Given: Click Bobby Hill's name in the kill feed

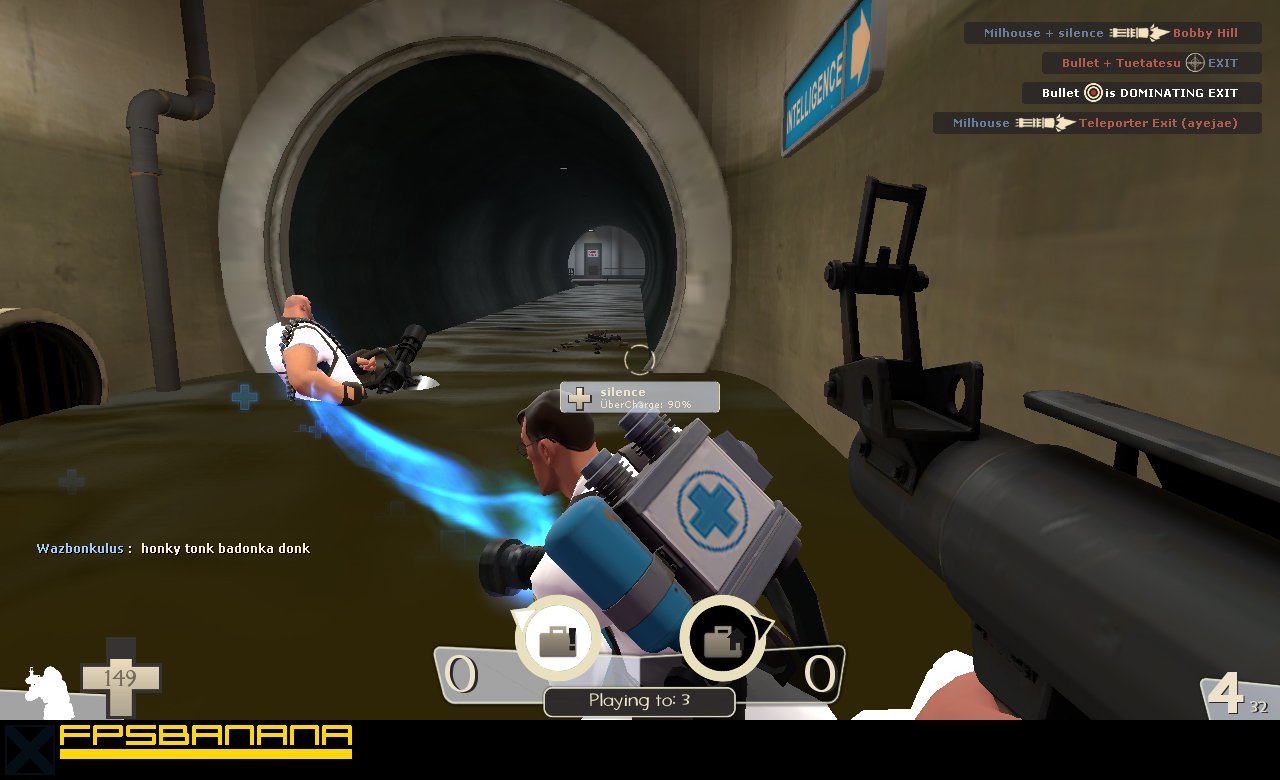Looking at the screenshot, I should click(x=1205, y=33).
